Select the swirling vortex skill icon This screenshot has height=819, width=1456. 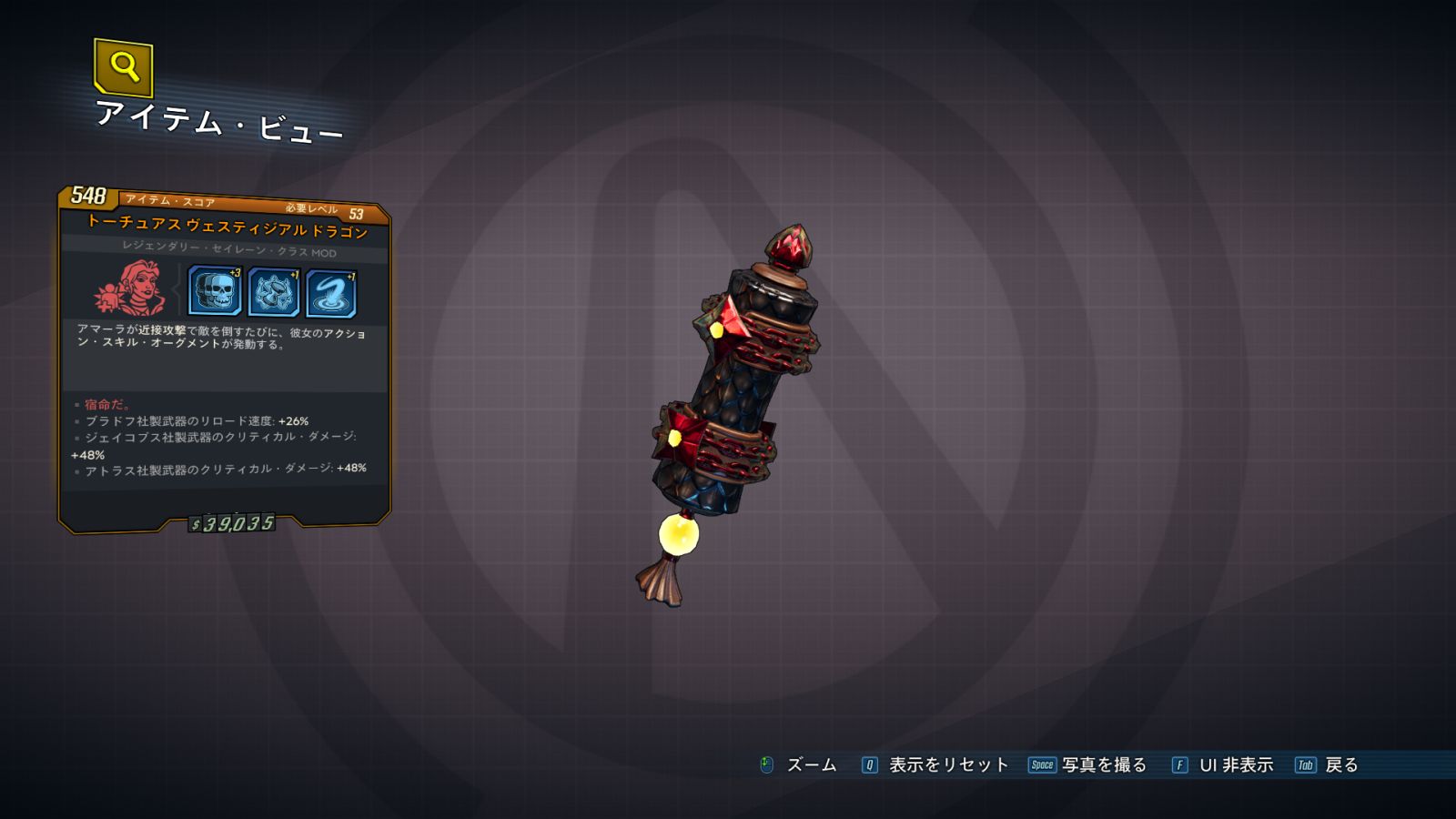point(331,294)
